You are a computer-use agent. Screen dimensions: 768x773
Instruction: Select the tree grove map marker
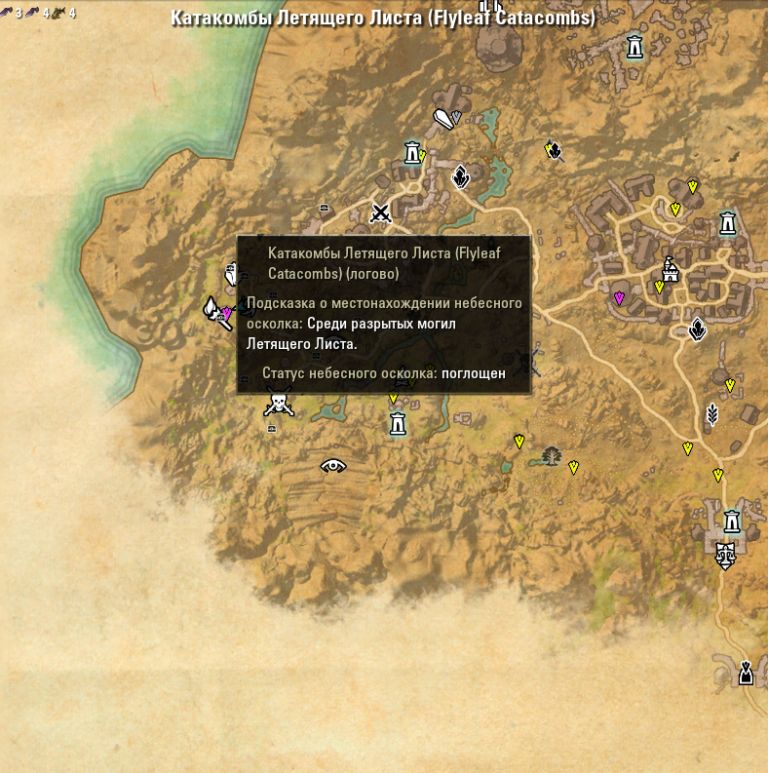tap(550, 457)
